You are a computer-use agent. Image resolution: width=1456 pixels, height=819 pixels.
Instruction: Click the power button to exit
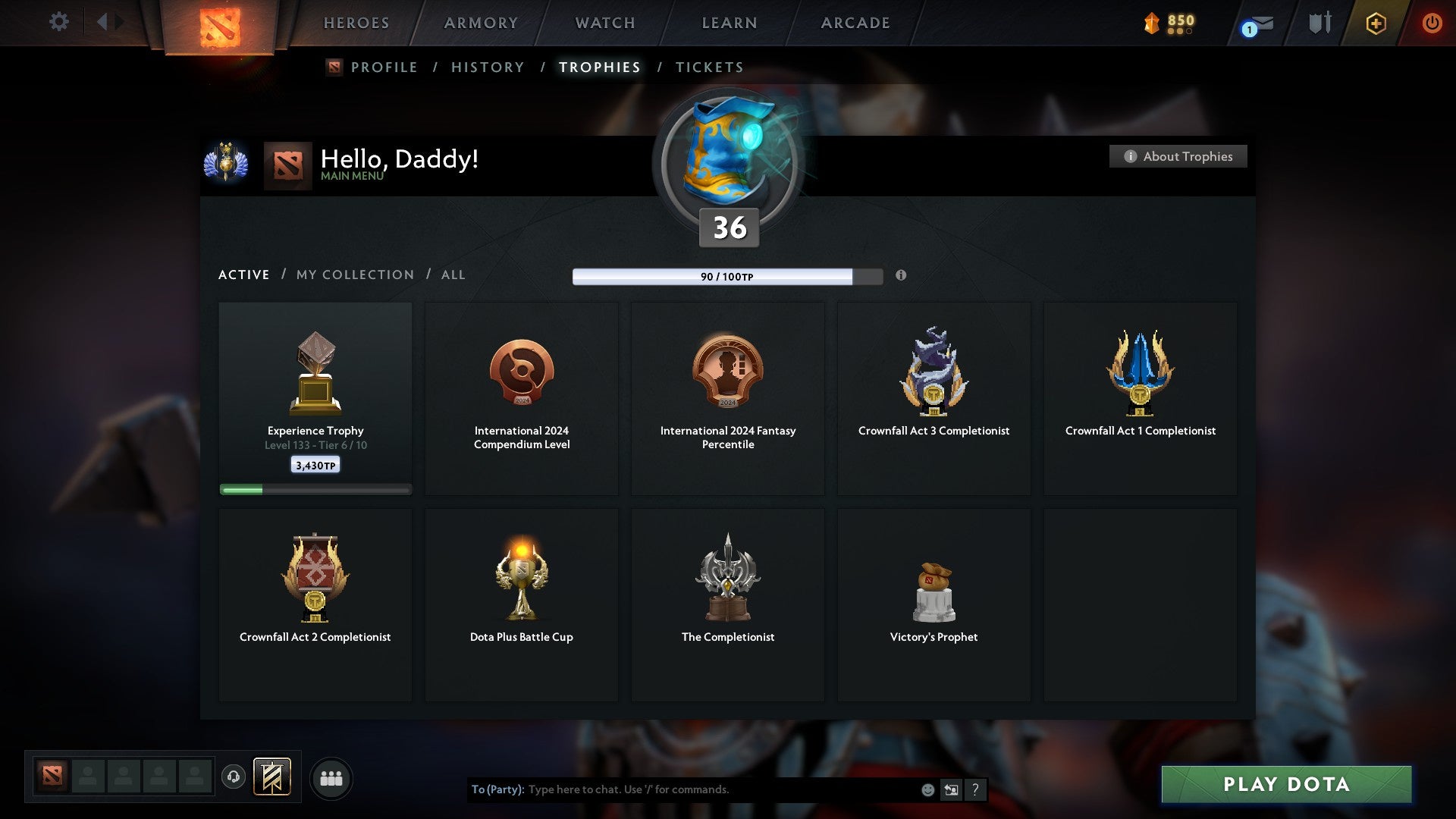coord(1432,23)
